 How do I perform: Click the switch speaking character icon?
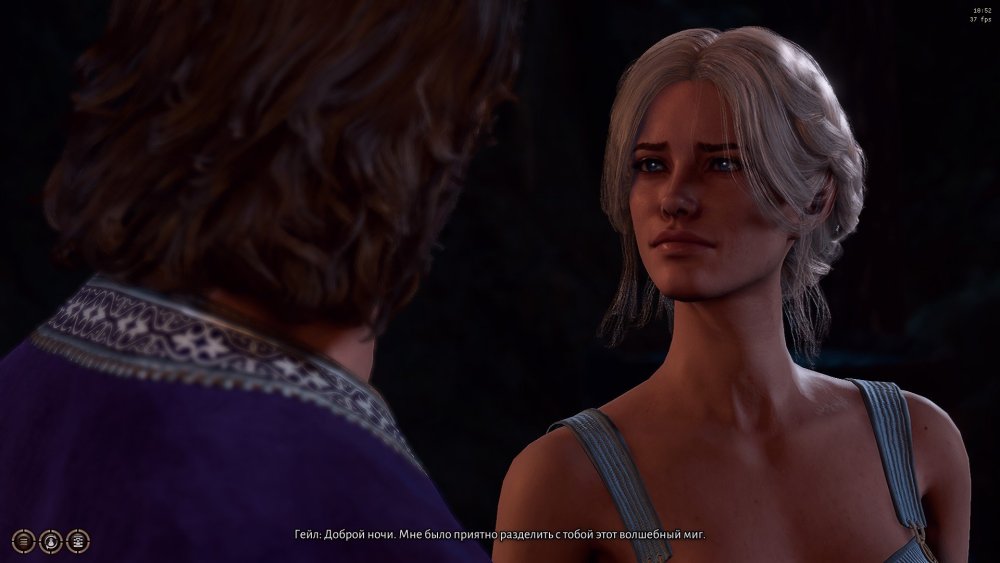click(51, 541)
